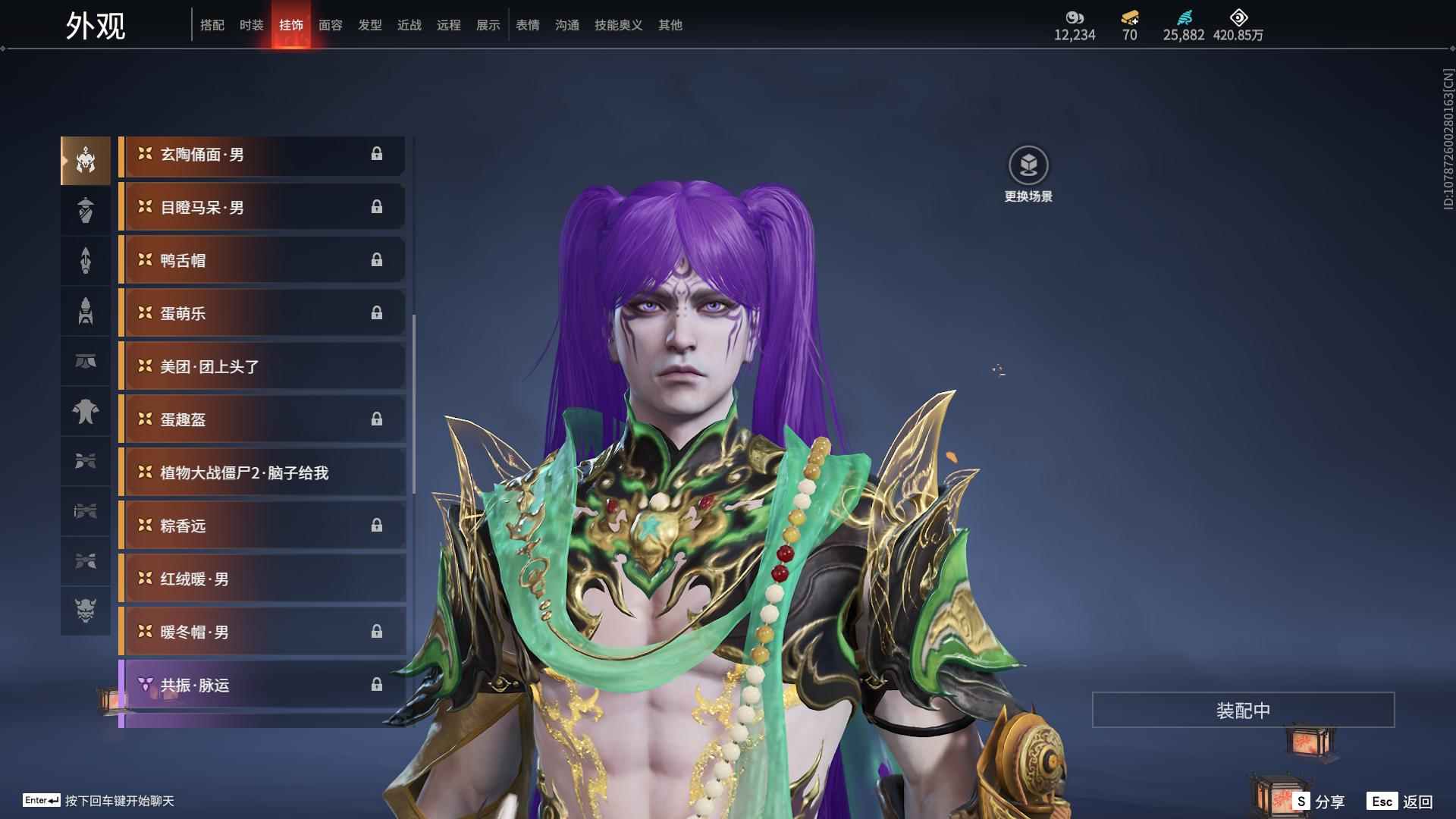Share the appearance with 分享
Image resolution: width=1456 pixels, height=819 pixels.
tap(1319, 801)
